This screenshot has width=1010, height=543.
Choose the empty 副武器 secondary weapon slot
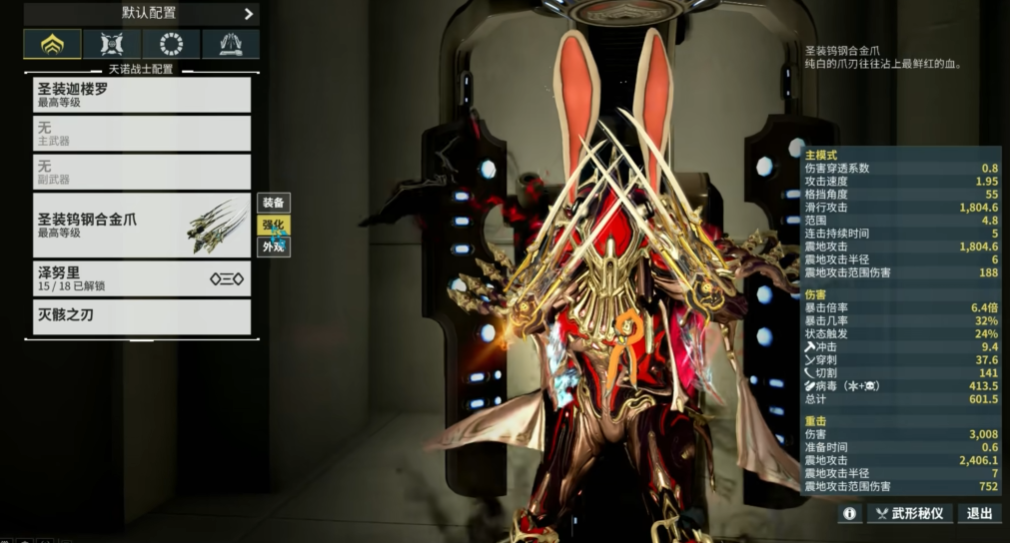(141, 172)
